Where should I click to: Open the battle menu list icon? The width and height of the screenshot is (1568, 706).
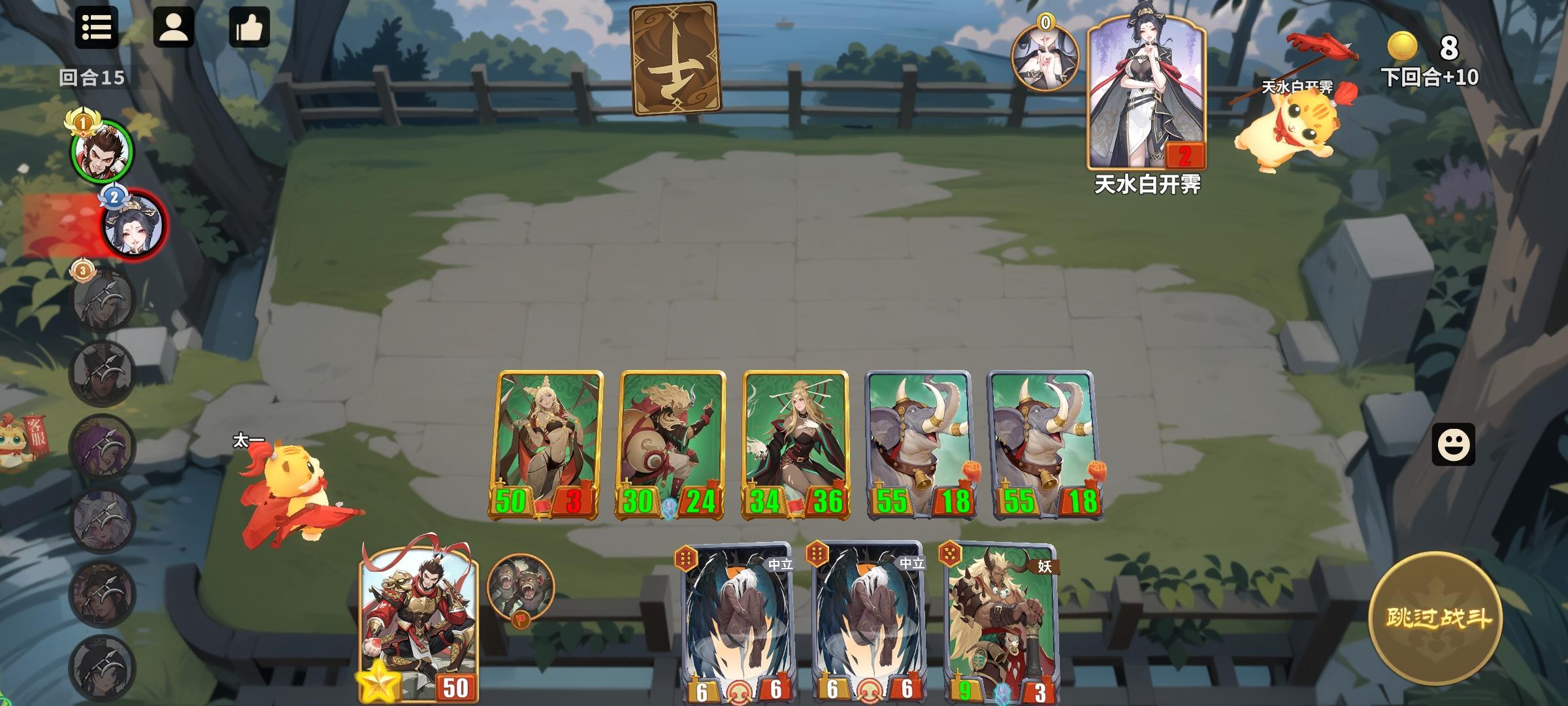point(97,27)
